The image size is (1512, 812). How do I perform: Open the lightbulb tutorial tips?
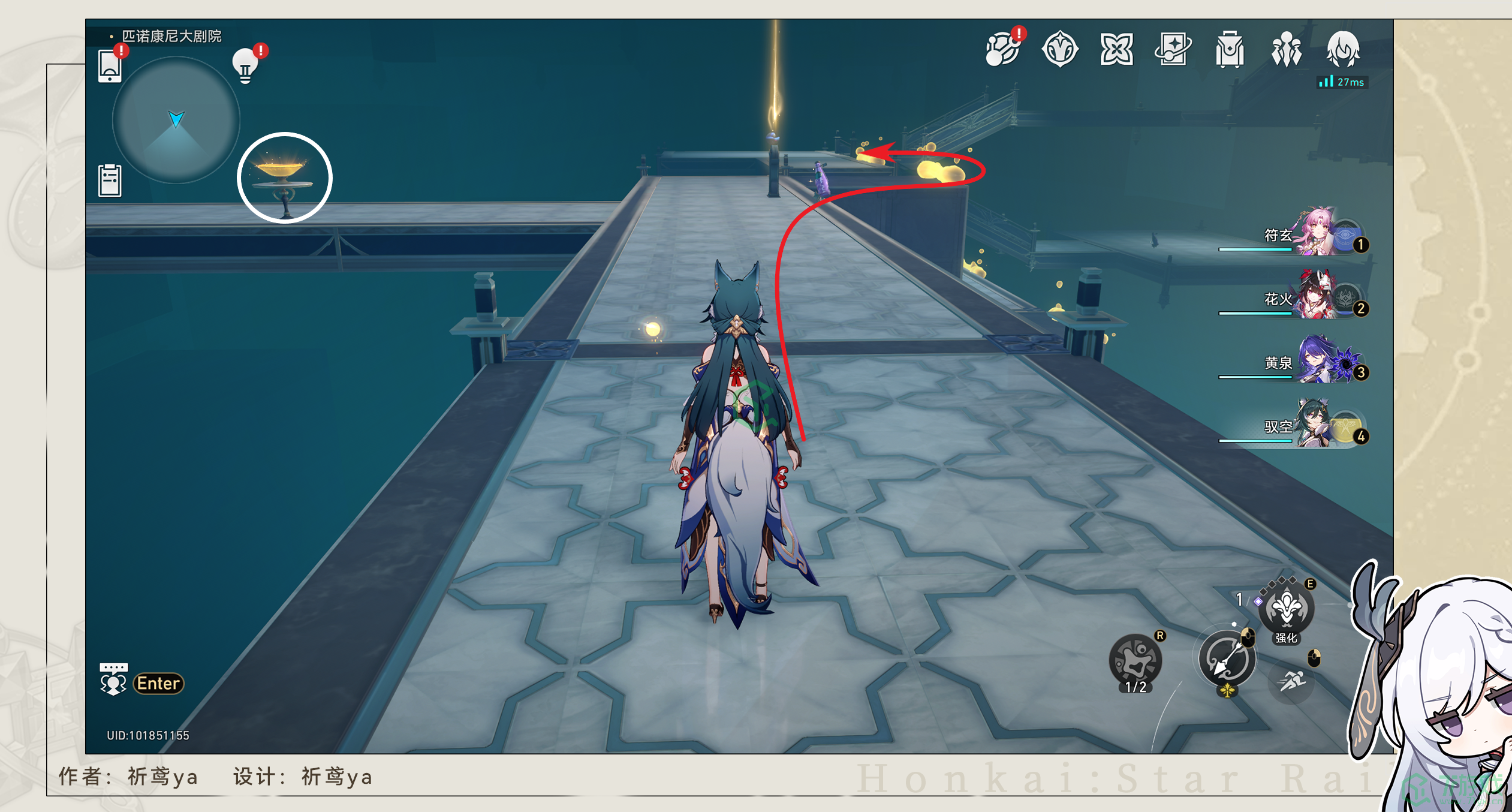pyautogui.click(x=245, y=65)
